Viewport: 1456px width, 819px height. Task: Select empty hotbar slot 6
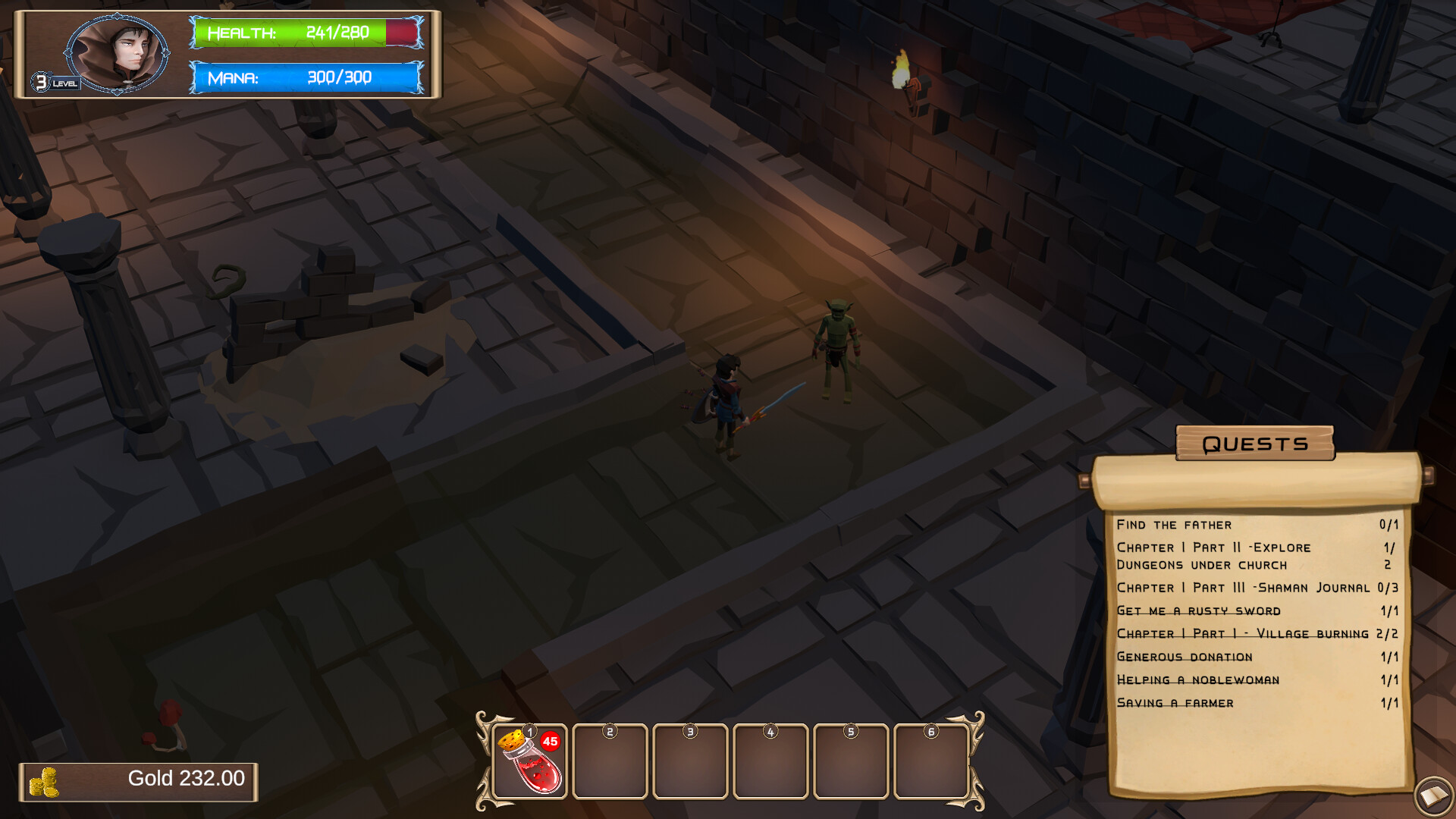click(931, 762)
